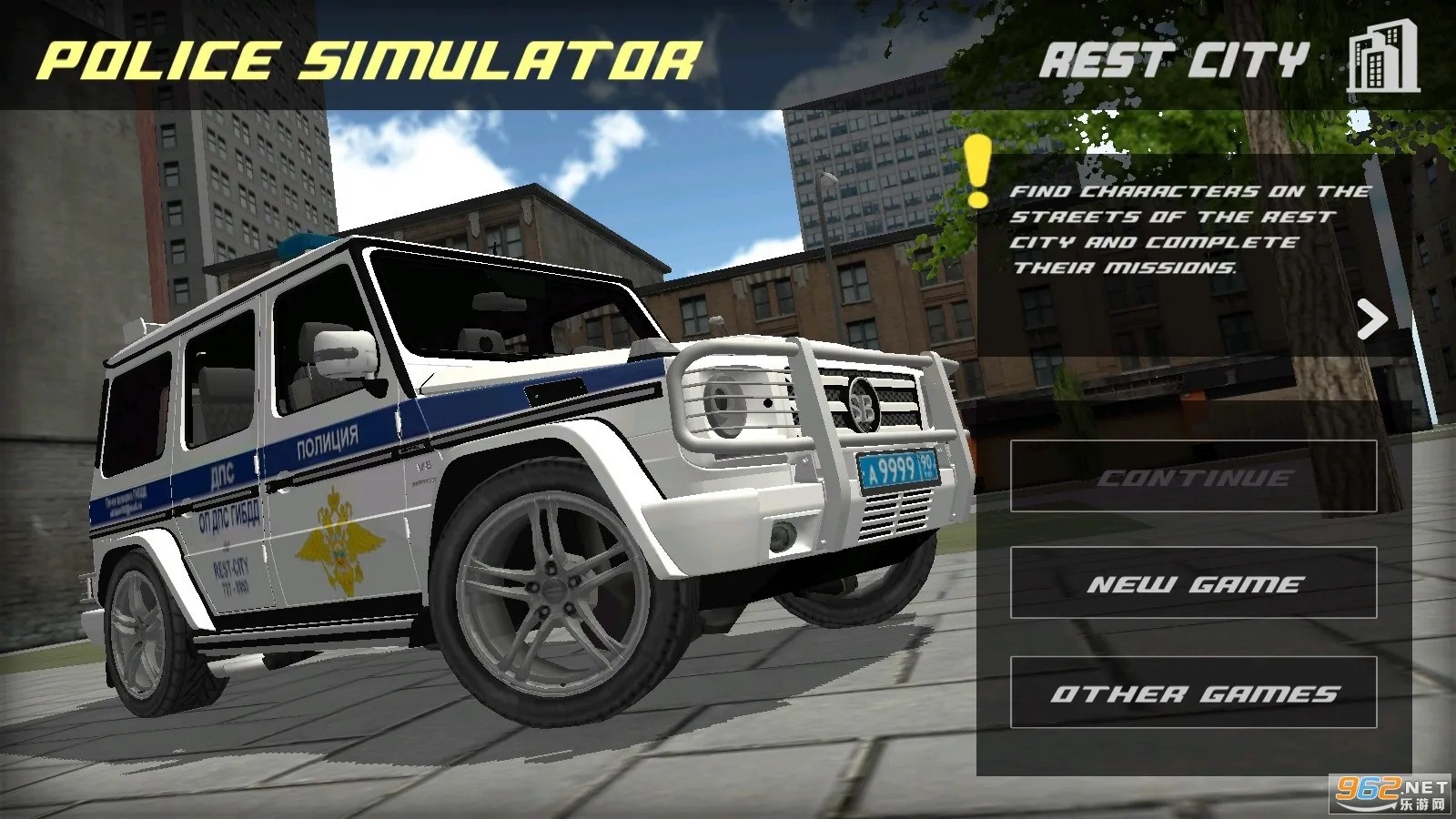Start a New Game
The height and width of the screenshot is (819, 1456).
pos(1193,583)
